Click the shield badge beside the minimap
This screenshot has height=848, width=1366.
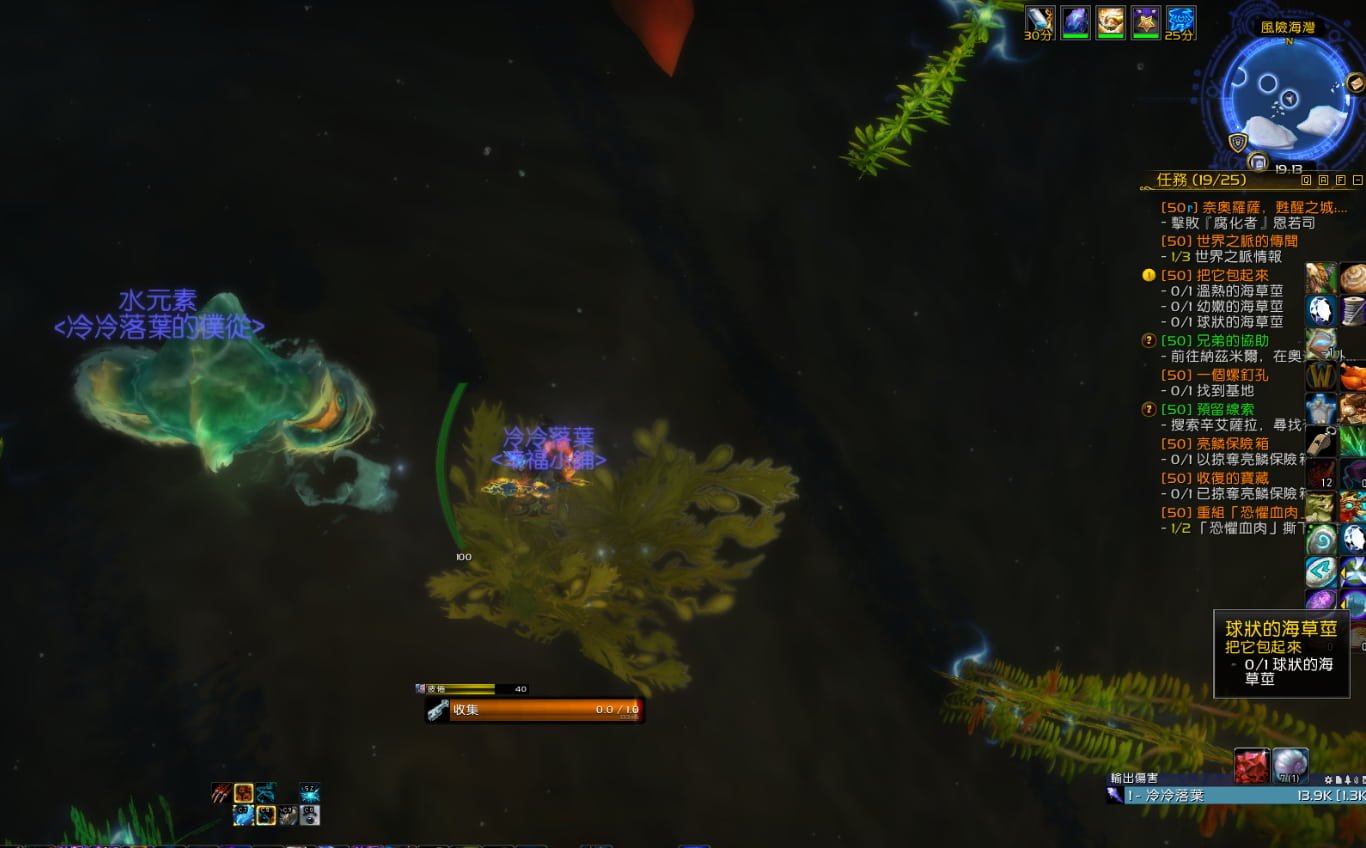1237,143
